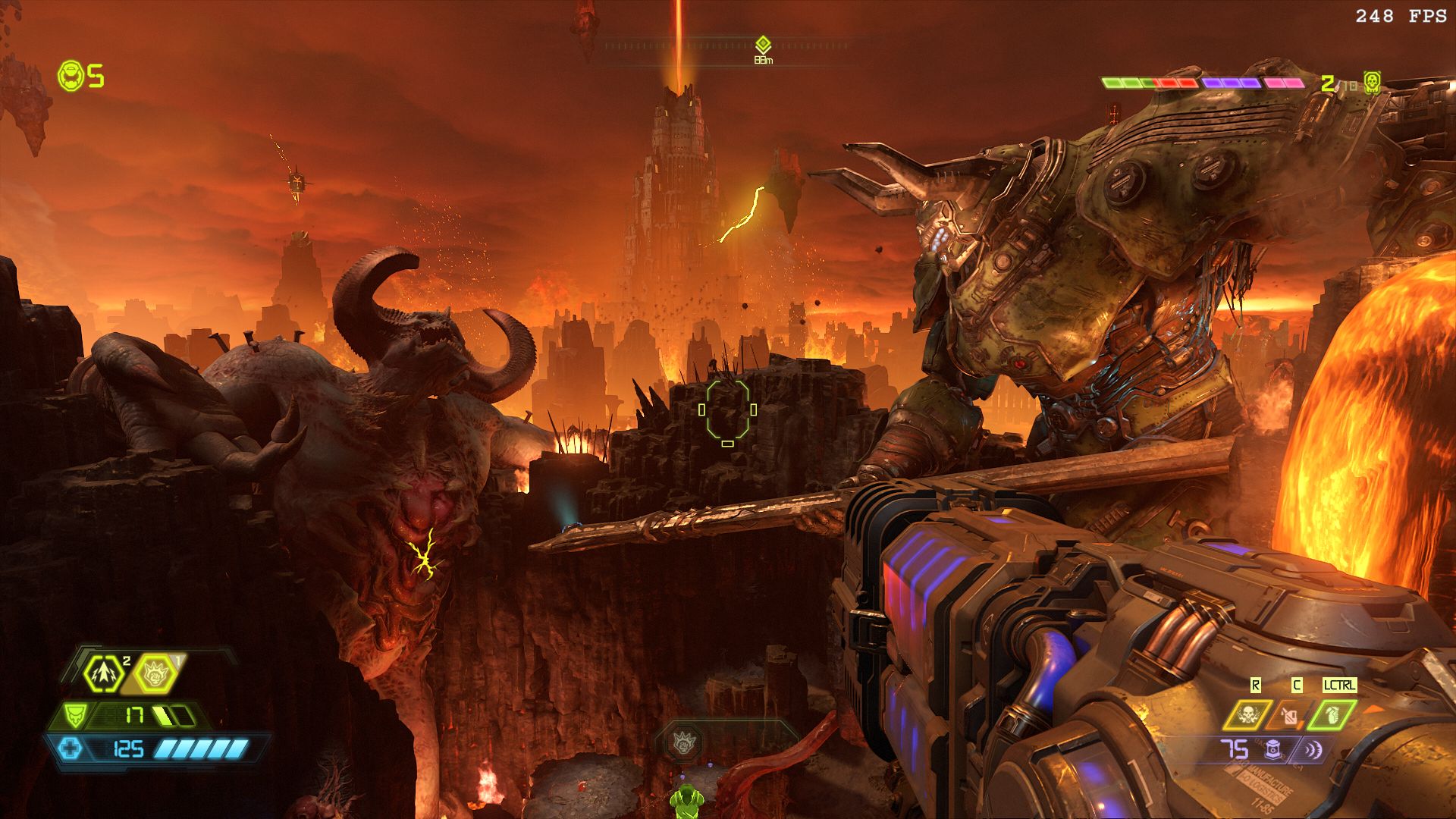Click the purple ammo canister icon
Viewport: 1456px width, 819px height.
point(1273,749)
